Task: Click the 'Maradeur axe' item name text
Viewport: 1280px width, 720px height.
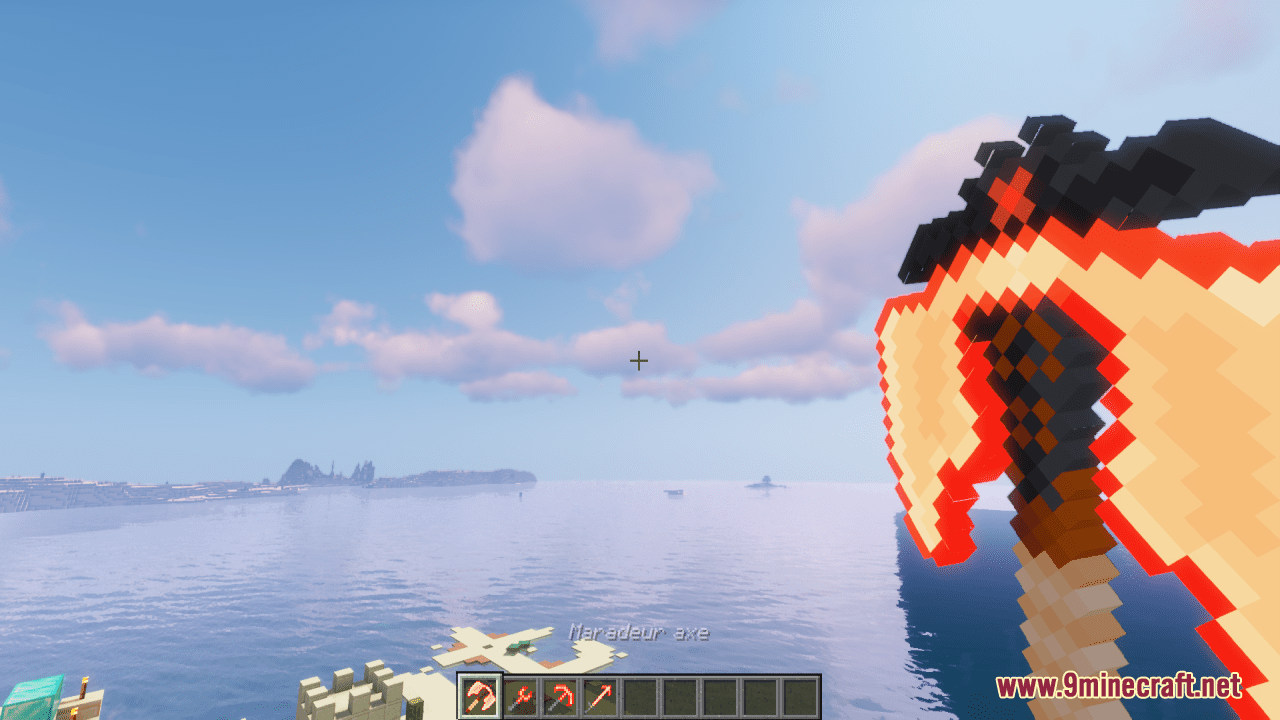Action: click(x=640, y=631)
